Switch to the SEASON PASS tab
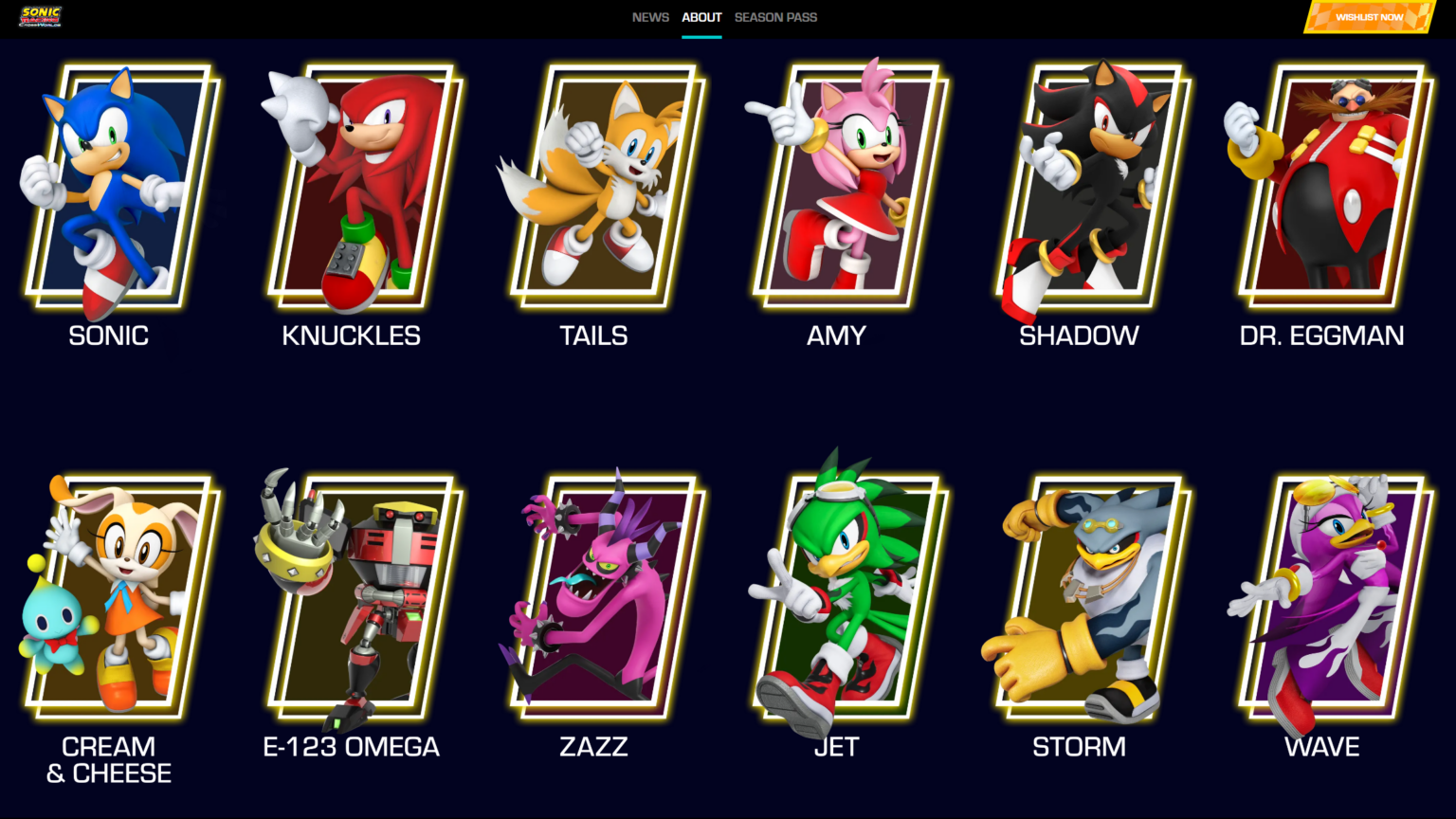Viewport: 1456px width, 819px height. coord(775,16)
